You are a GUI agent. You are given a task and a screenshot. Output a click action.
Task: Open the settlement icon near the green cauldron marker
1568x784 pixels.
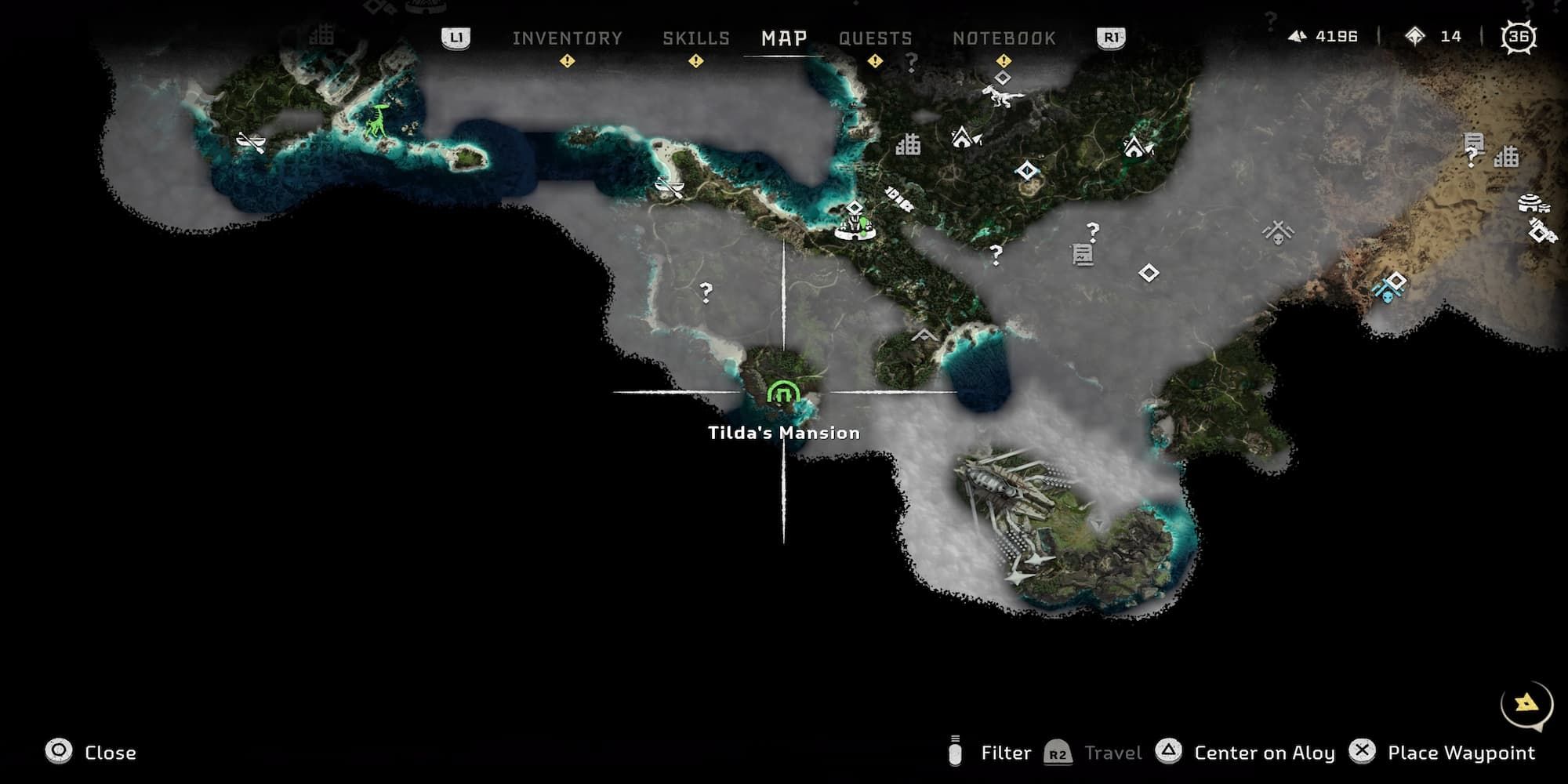click(x=855, y=227)
